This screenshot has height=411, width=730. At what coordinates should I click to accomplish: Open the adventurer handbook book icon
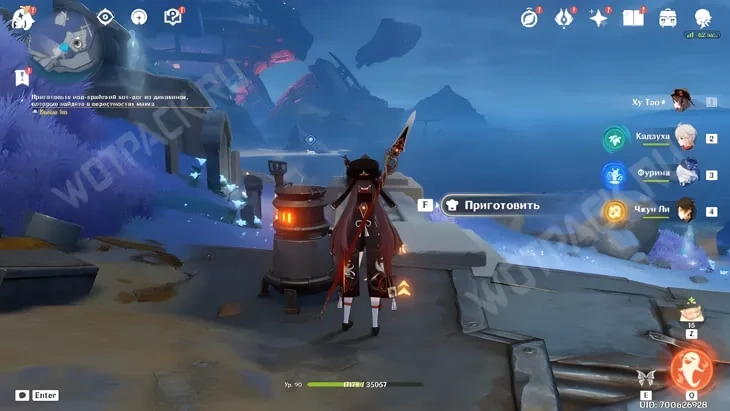[633, 17]
